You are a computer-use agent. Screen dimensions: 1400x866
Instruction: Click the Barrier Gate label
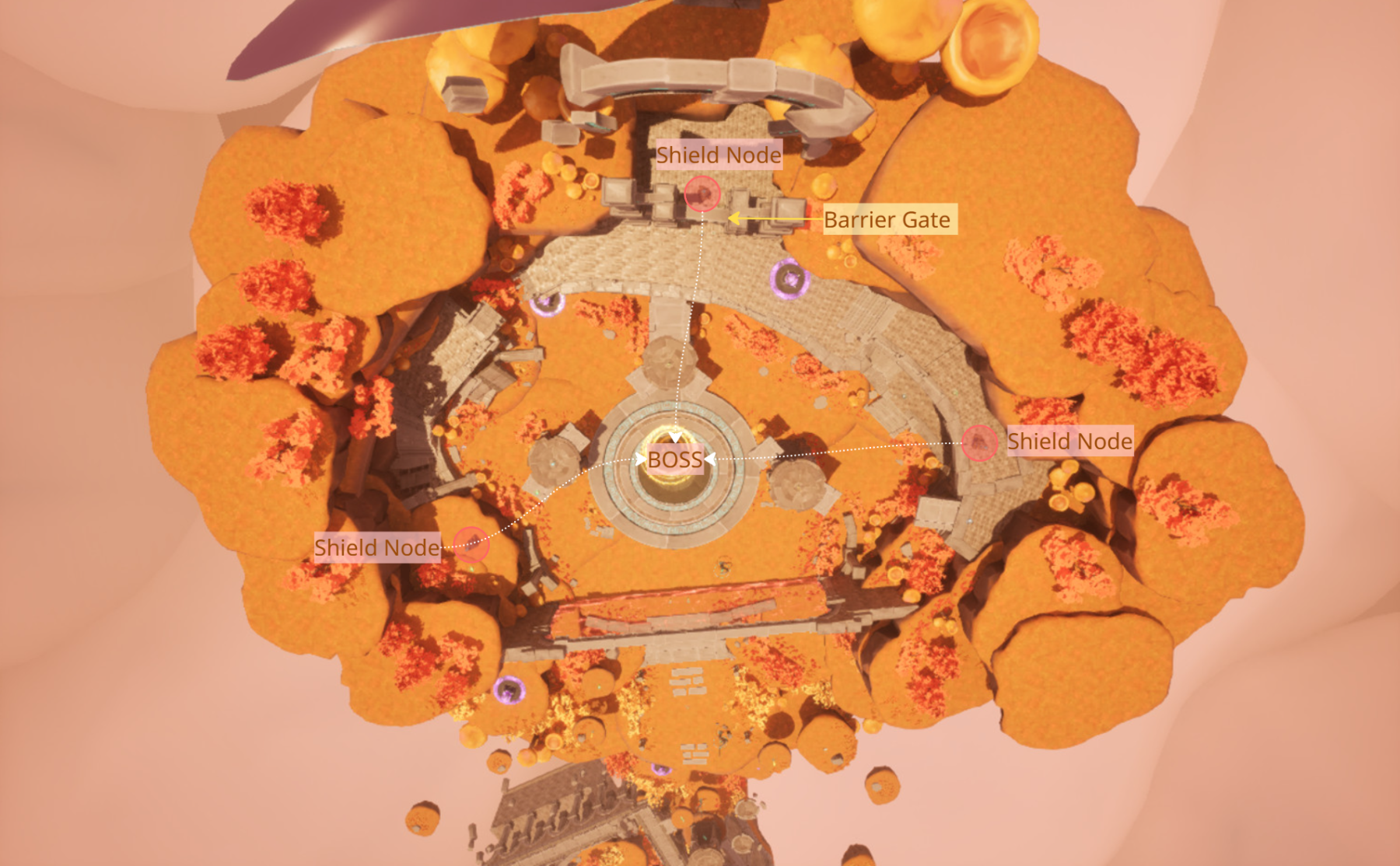coord(887,220)
